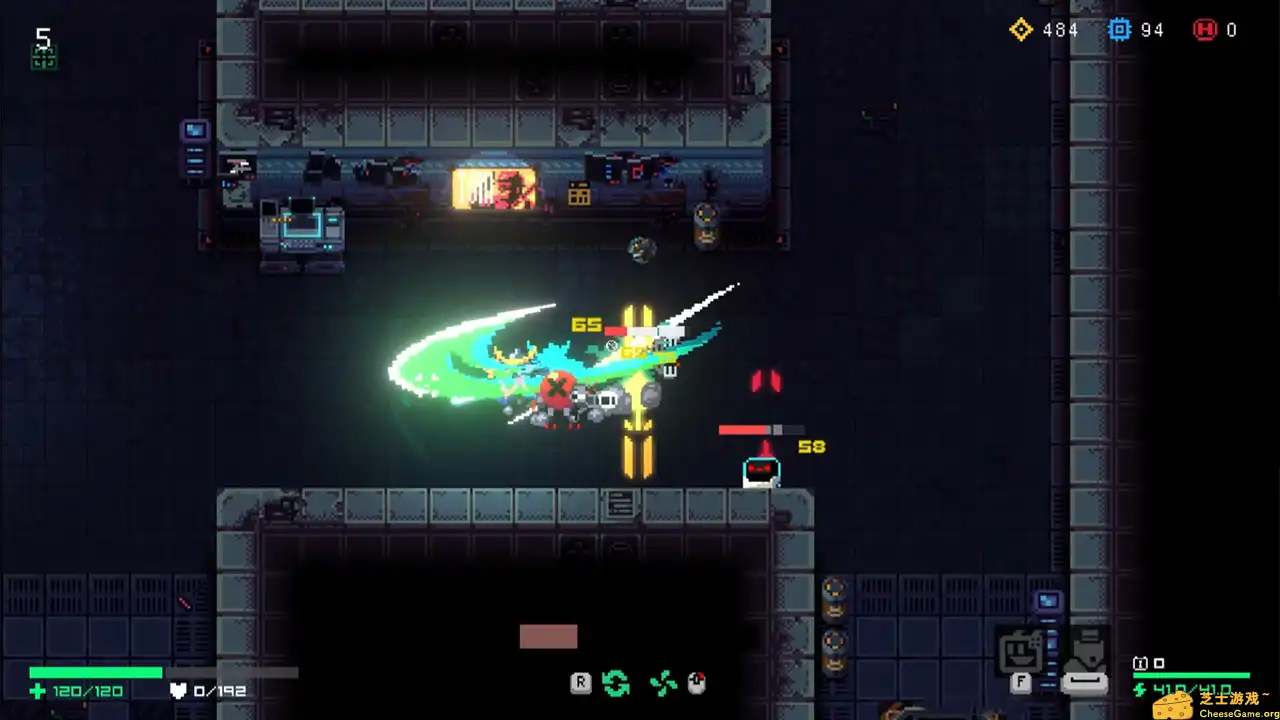This screenshot has width=1280, height=720.
Task: Click the red H token icon
Action: coord(1204,30)
